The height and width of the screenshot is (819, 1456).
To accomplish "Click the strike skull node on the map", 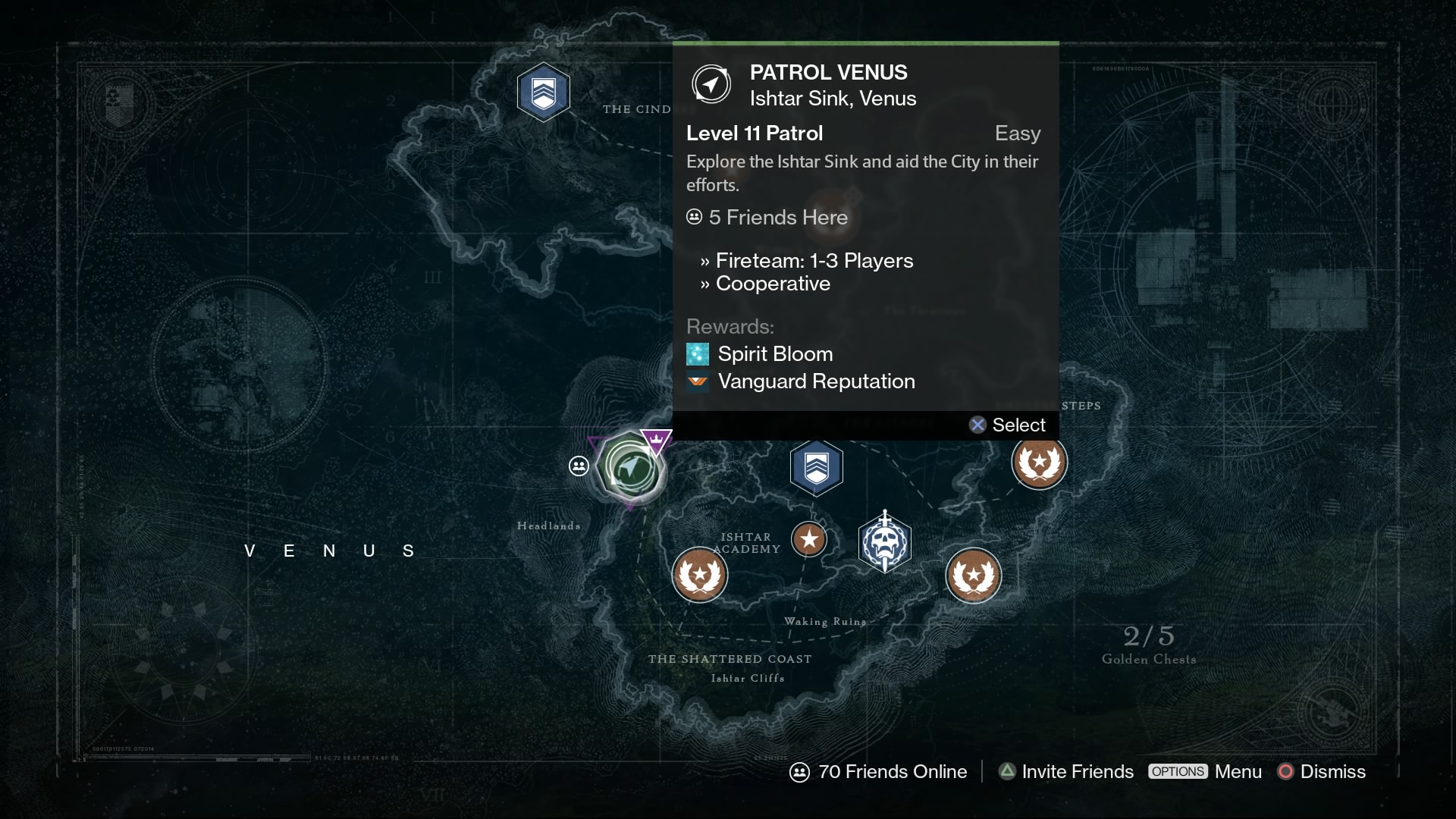I will (x=886, y=541).
